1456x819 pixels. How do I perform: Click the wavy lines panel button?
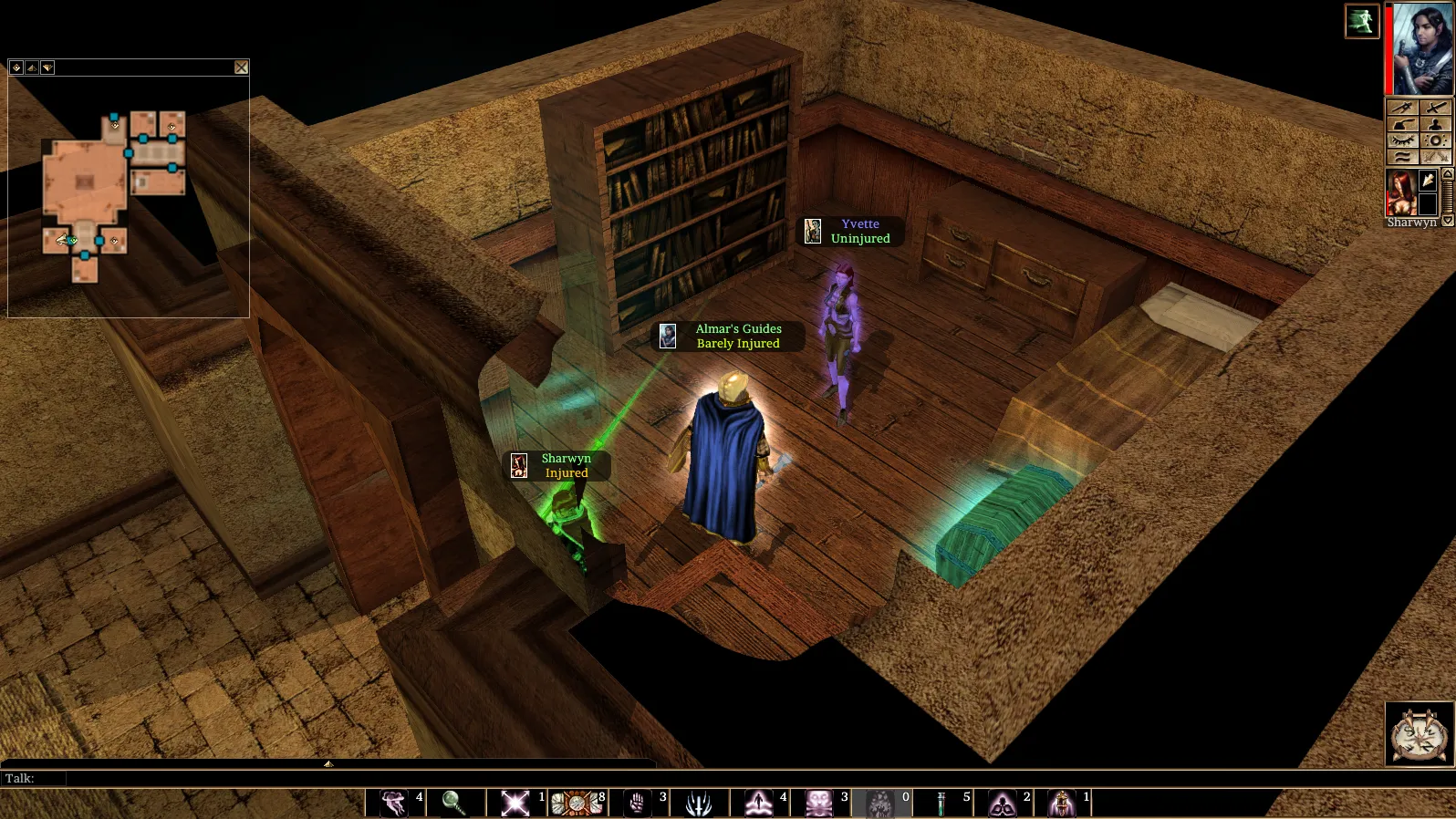point(1402,157)
